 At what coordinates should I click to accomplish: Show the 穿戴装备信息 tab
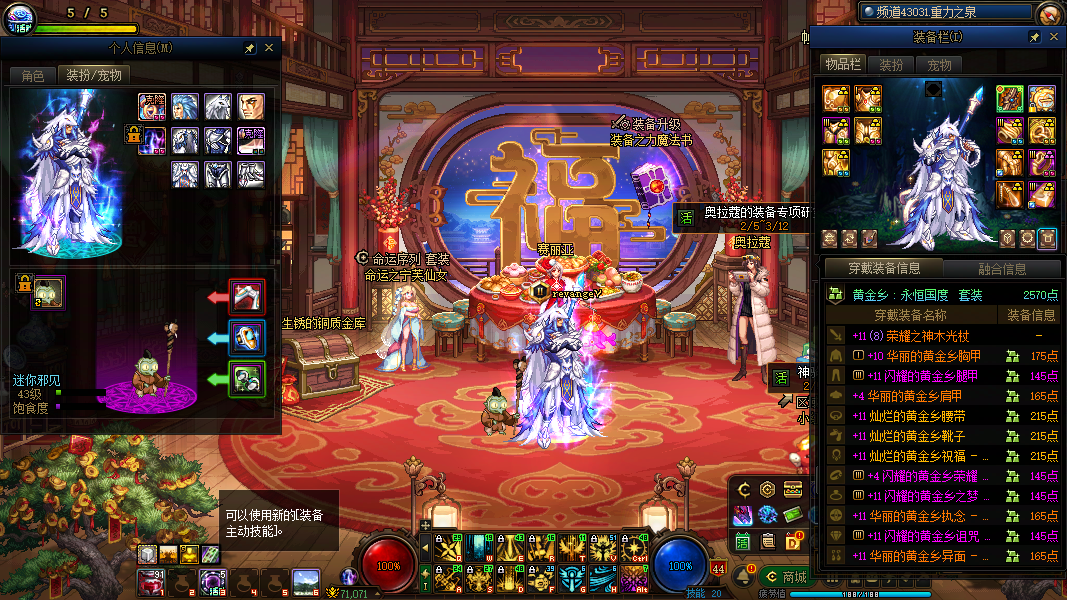coord(883,268)
